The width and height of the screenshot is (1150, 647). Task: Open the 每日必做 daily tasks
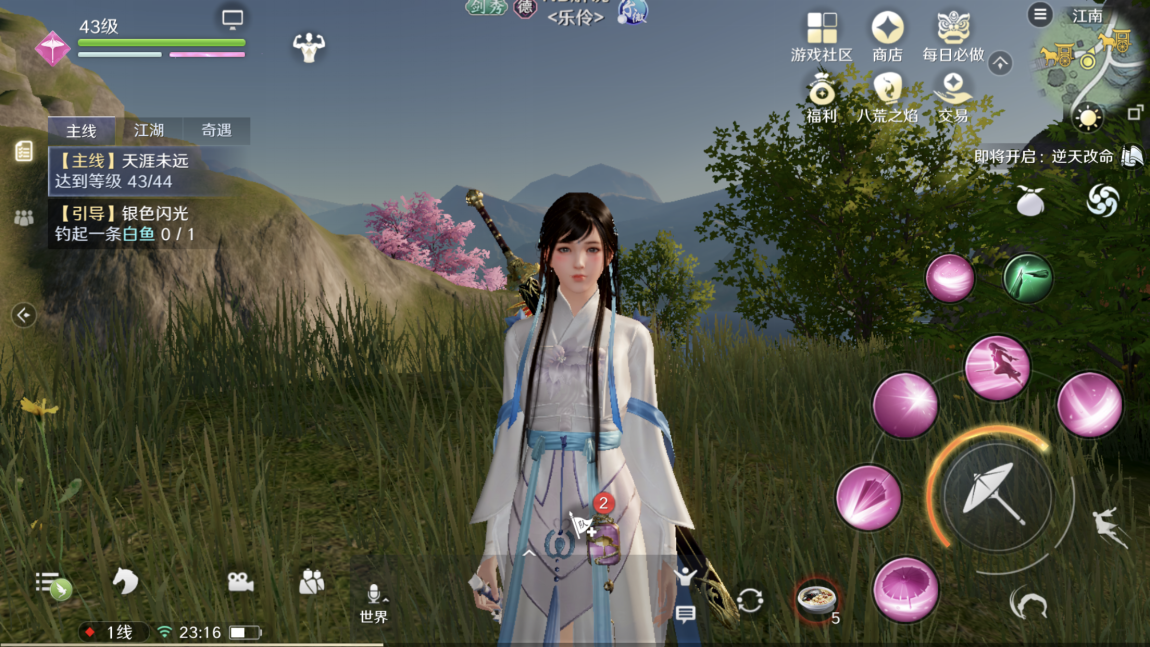[x=953, y=35]
